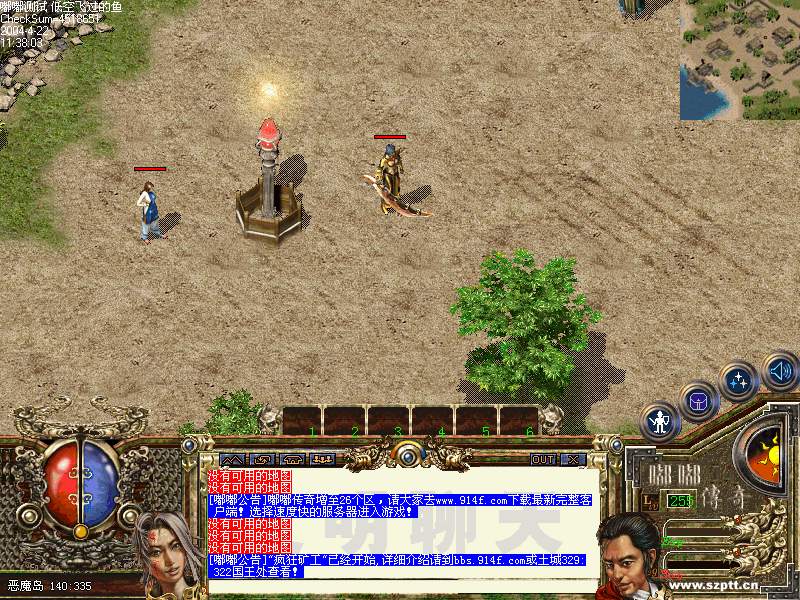This screenshot has height=600, width=800.
Task: Click the mountain-shaped button above the chat
Action: 232,459
